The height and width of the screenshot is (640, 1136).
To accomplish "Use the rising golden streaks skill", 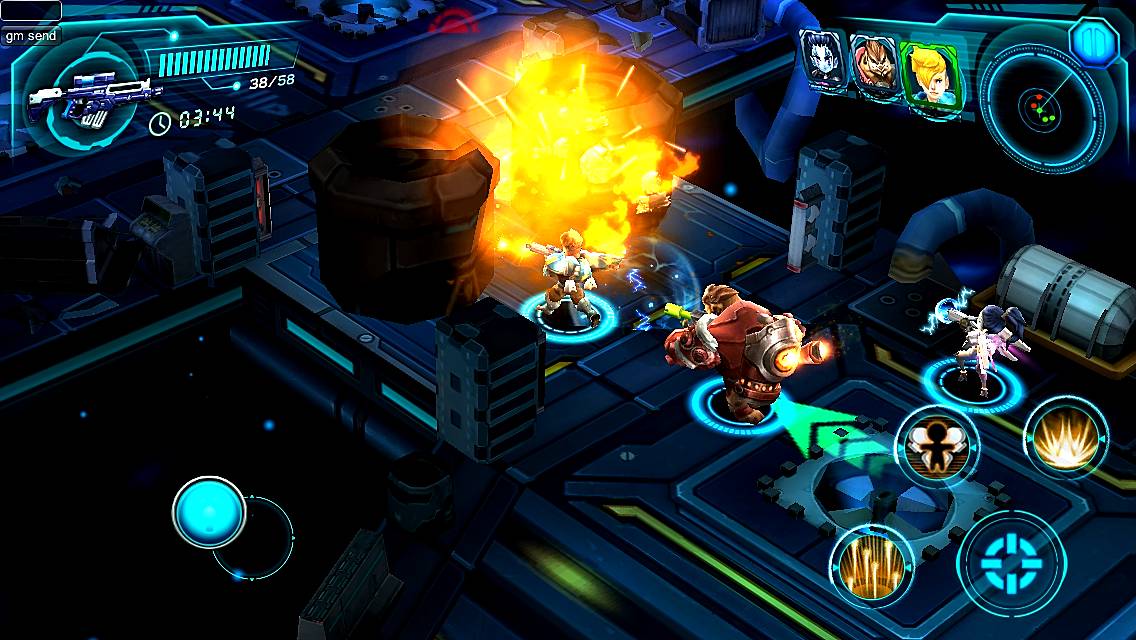I will [x=870, y=566].
